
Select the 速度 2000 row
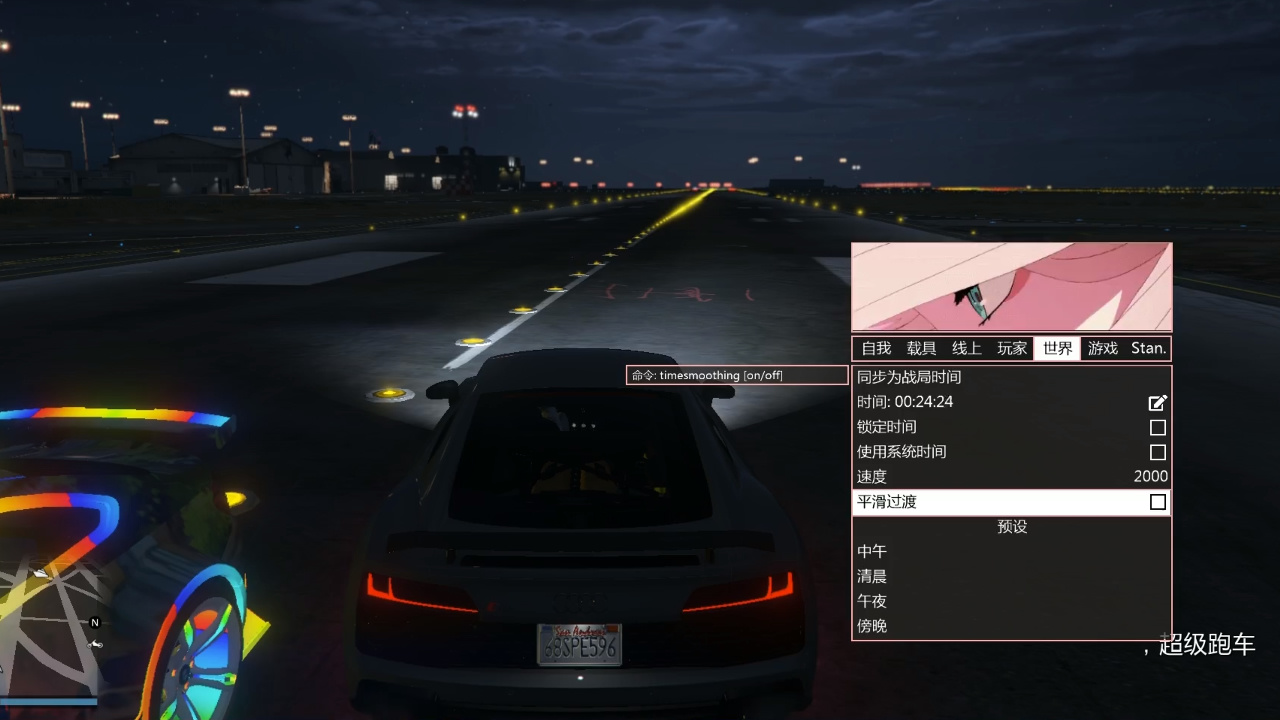(x=1010, y=477)
